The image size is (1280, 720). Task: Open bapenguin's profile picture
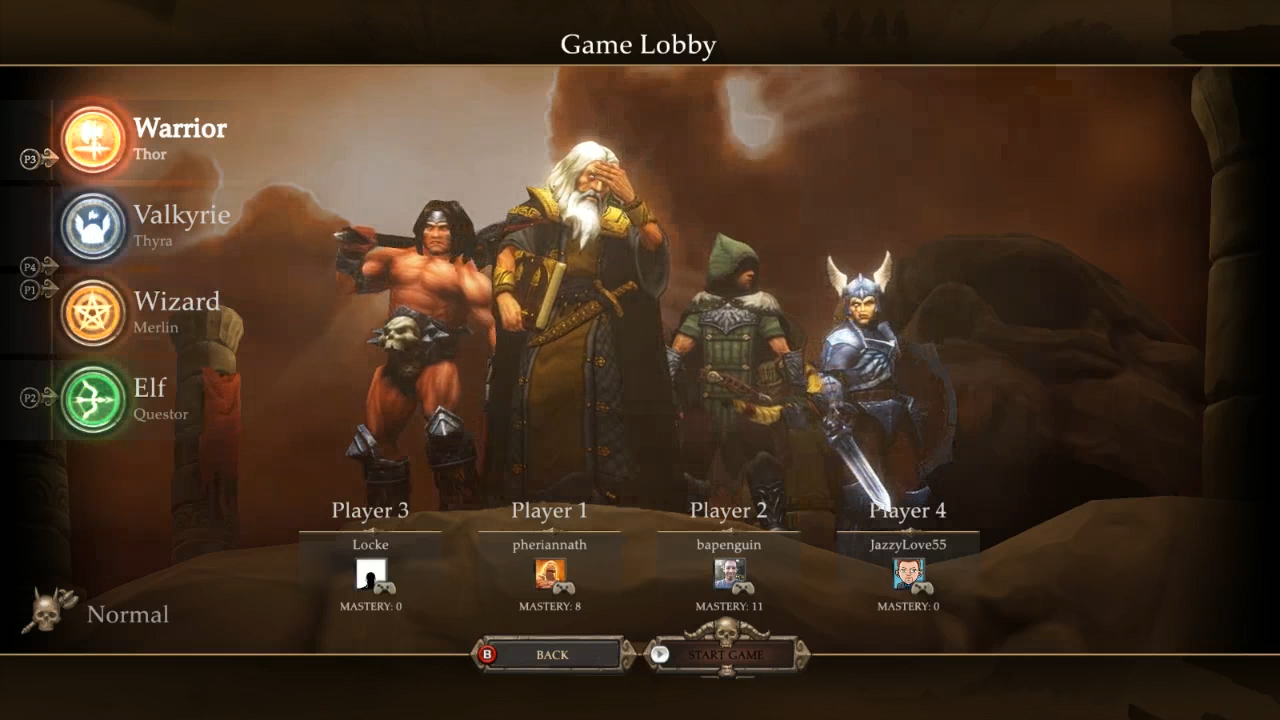coord(728,574)
